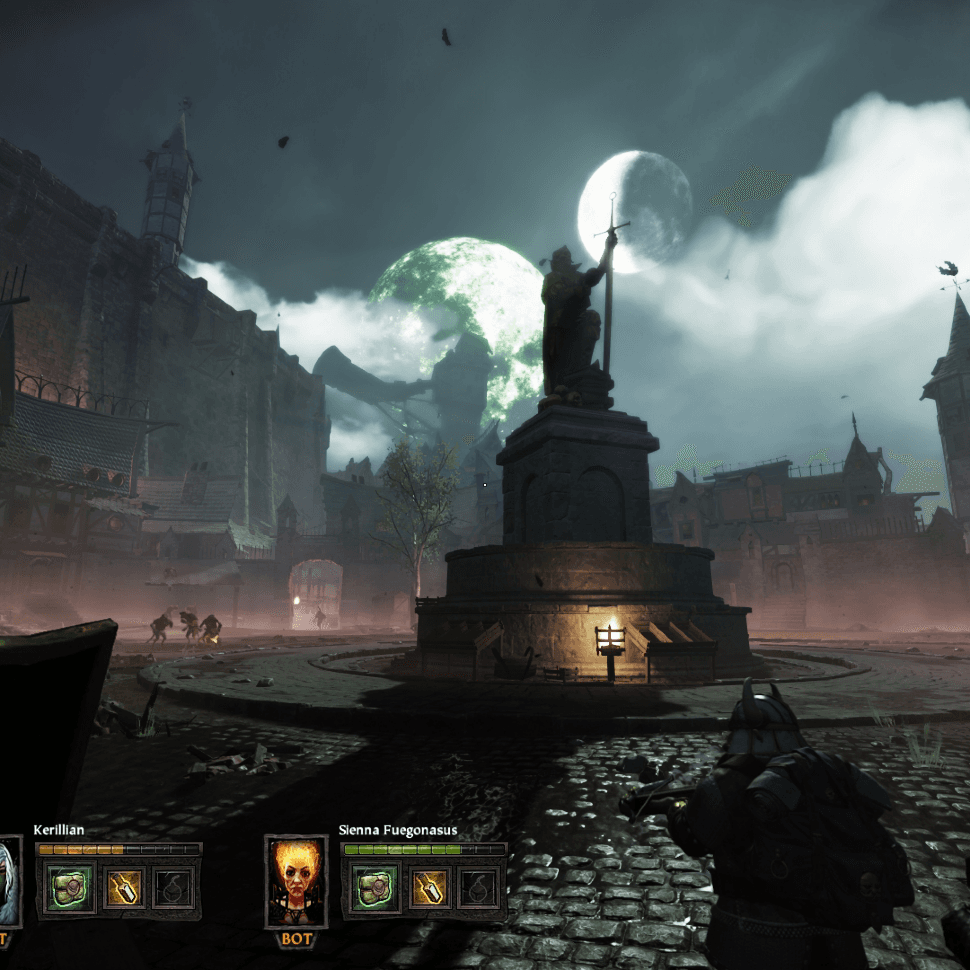Choose Kerillian's potion slot
Image resolution: width=970 pixels, height=970 pixels.
[x=123, y=887]
